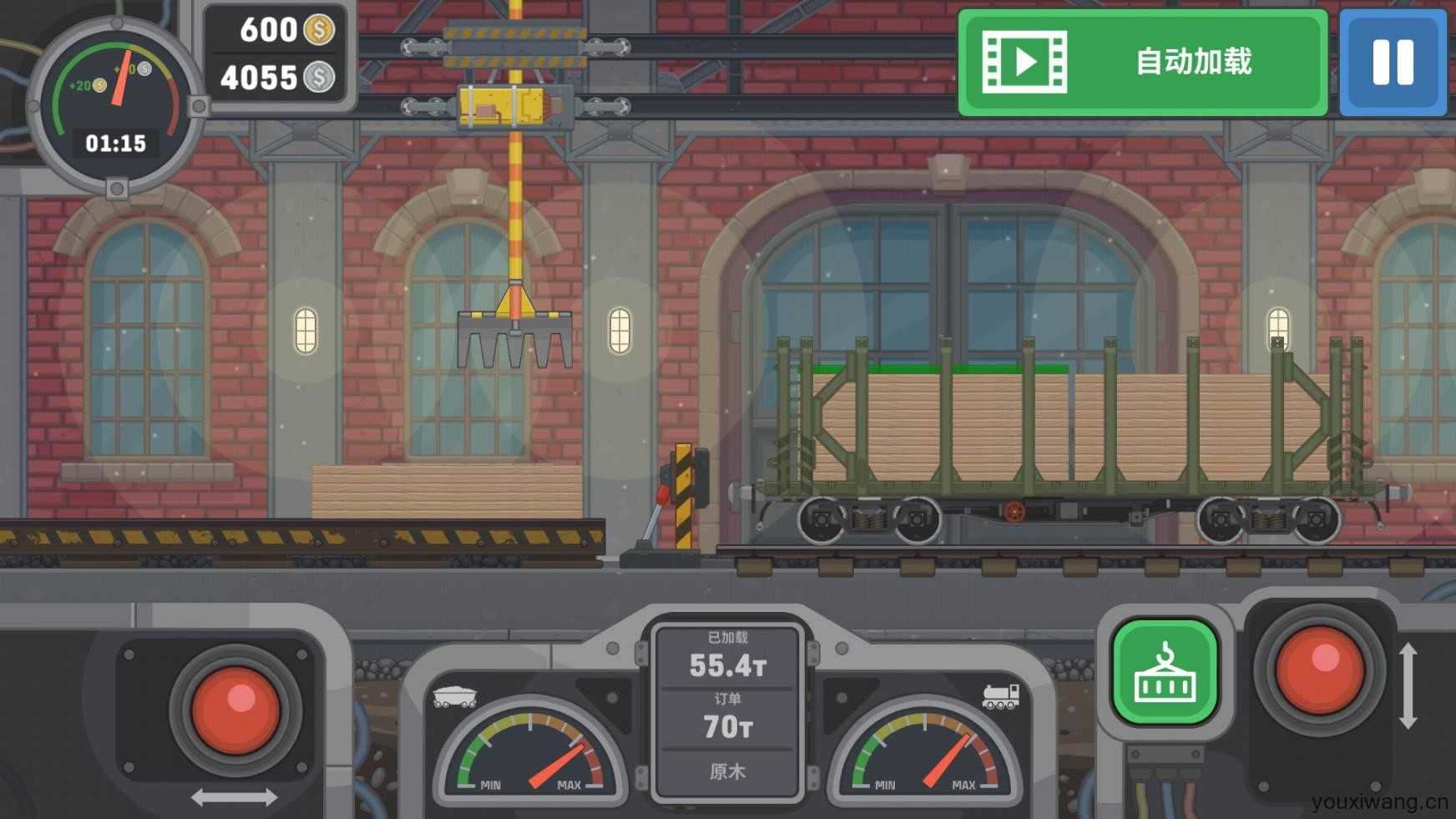Pause the game
Image resolution: width=1456 pixels, height=819 pixels.
1393,63
